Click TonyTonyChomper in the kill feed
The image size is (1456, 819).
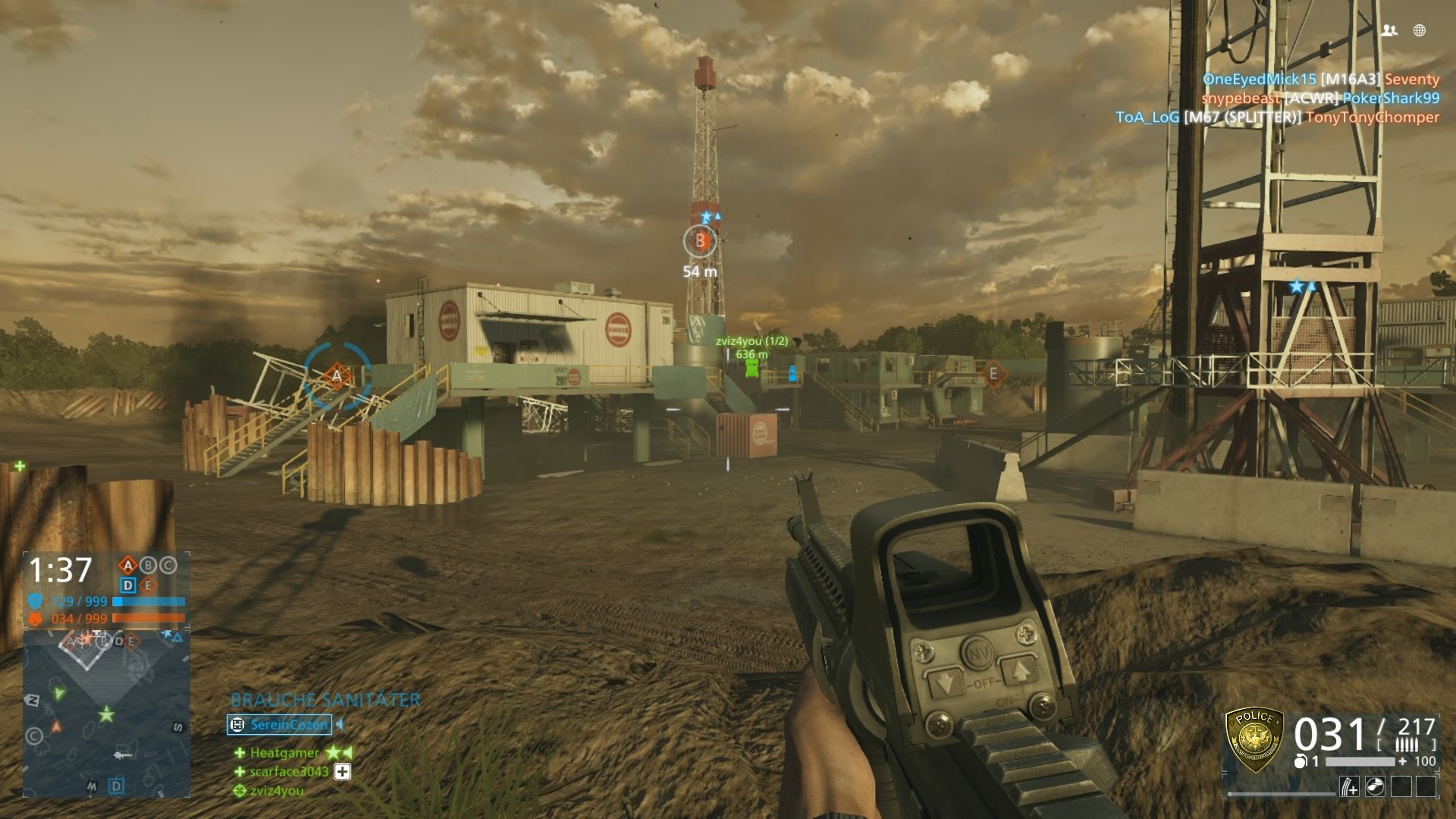[x=1376, y=118]
